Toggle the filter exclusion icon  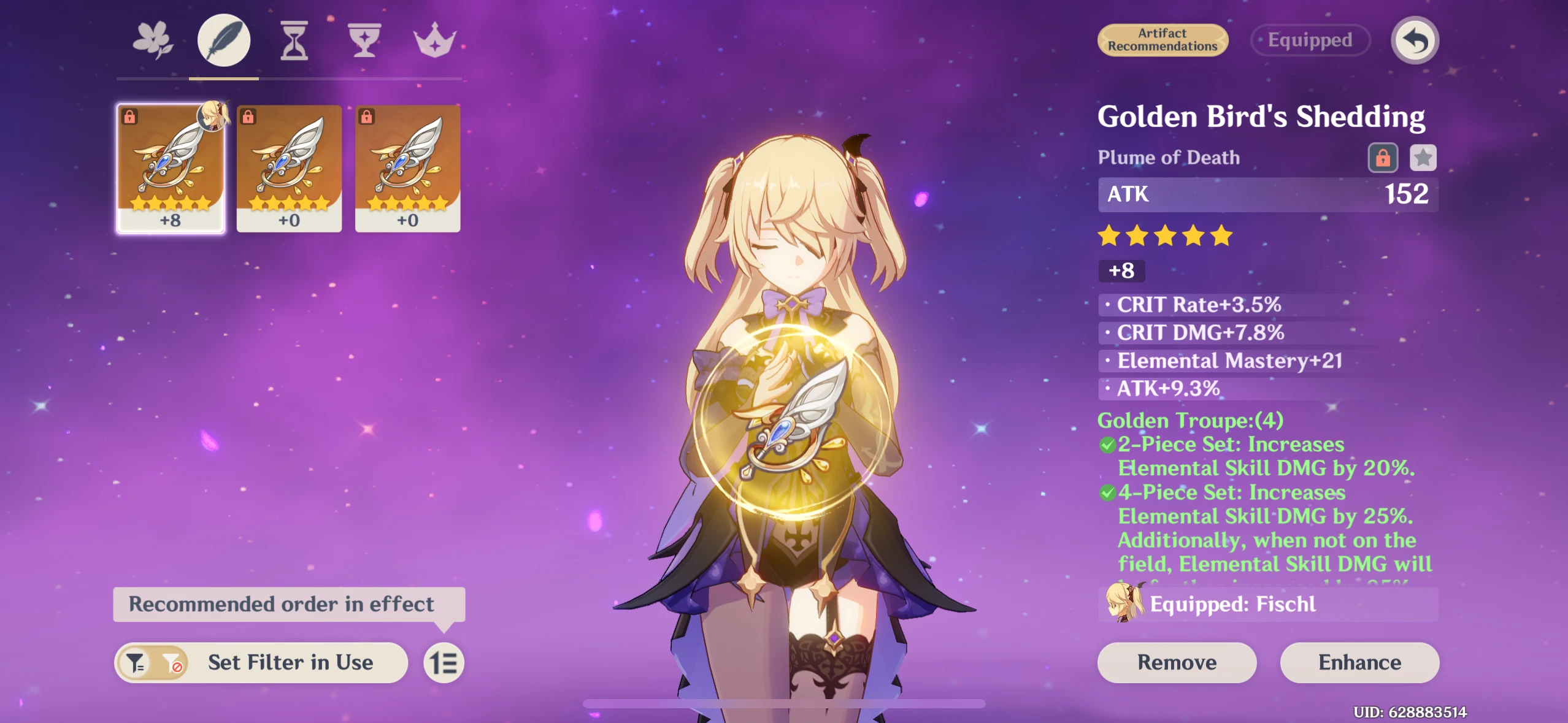click(174, 662)
